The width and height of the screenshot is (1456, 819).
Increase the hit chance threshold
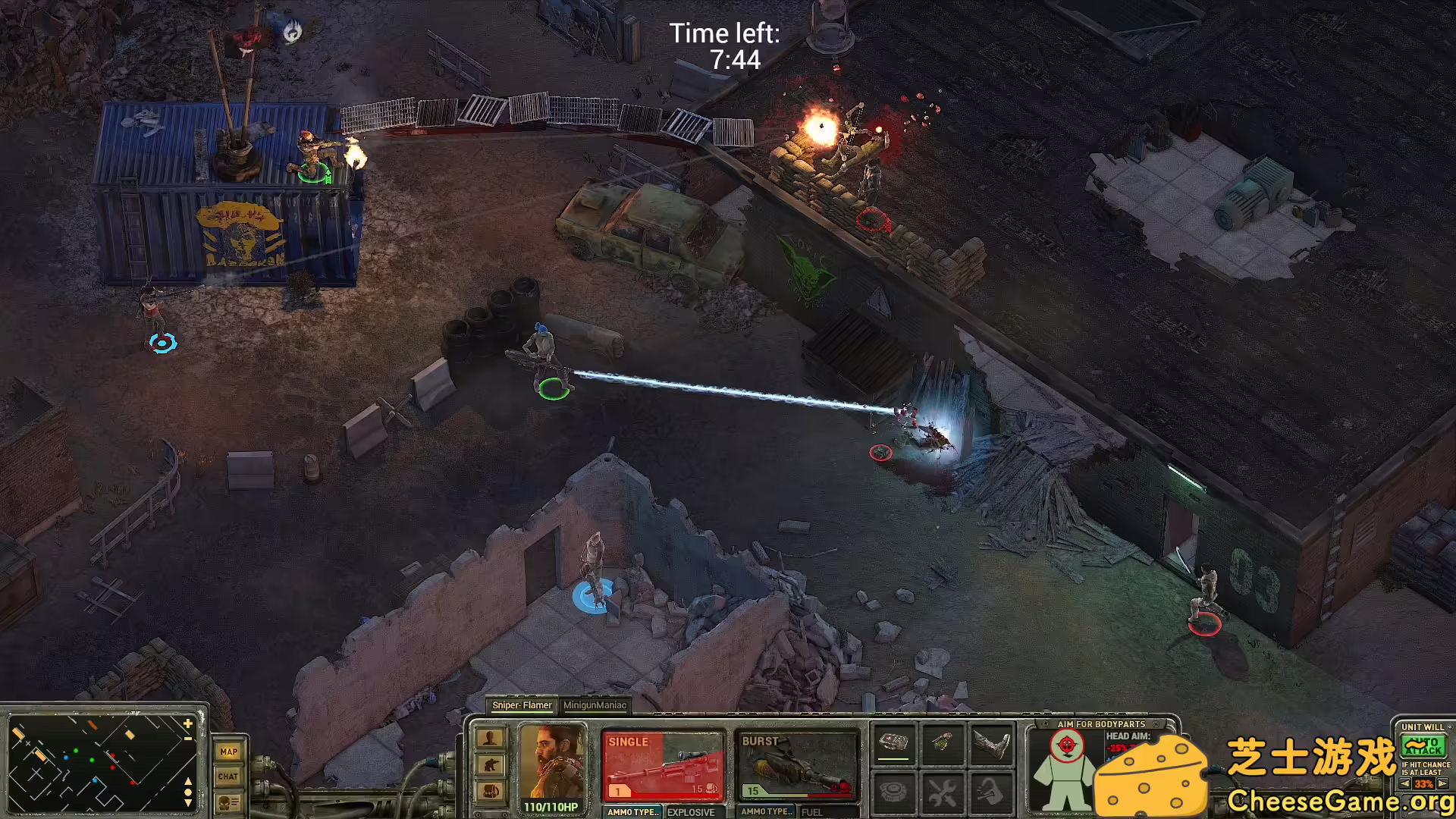click(1442, 784)
